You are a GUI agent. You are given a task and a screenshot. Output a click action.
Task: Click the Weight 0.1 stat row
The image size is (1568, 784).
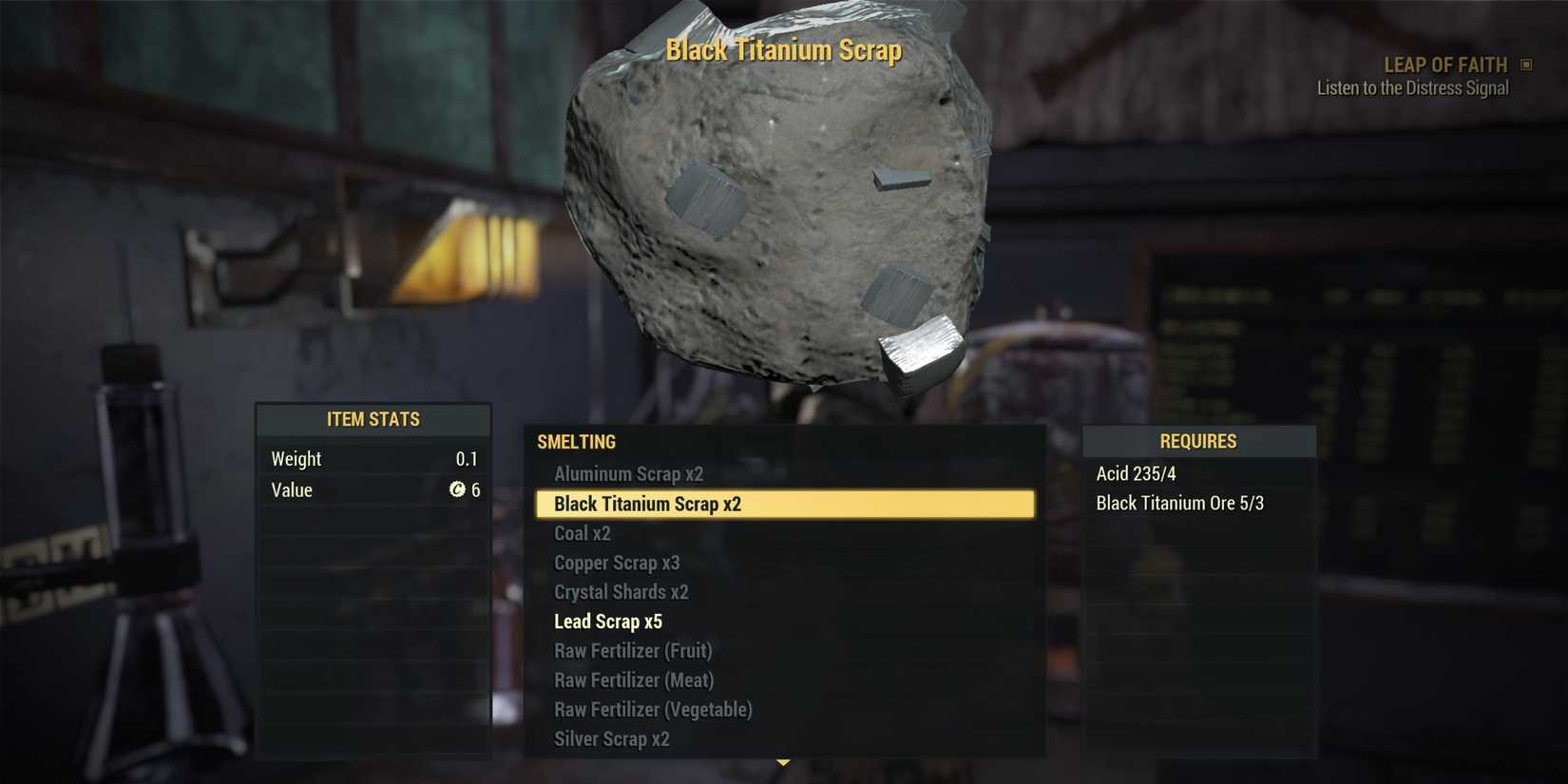click(x=373, y=458)
